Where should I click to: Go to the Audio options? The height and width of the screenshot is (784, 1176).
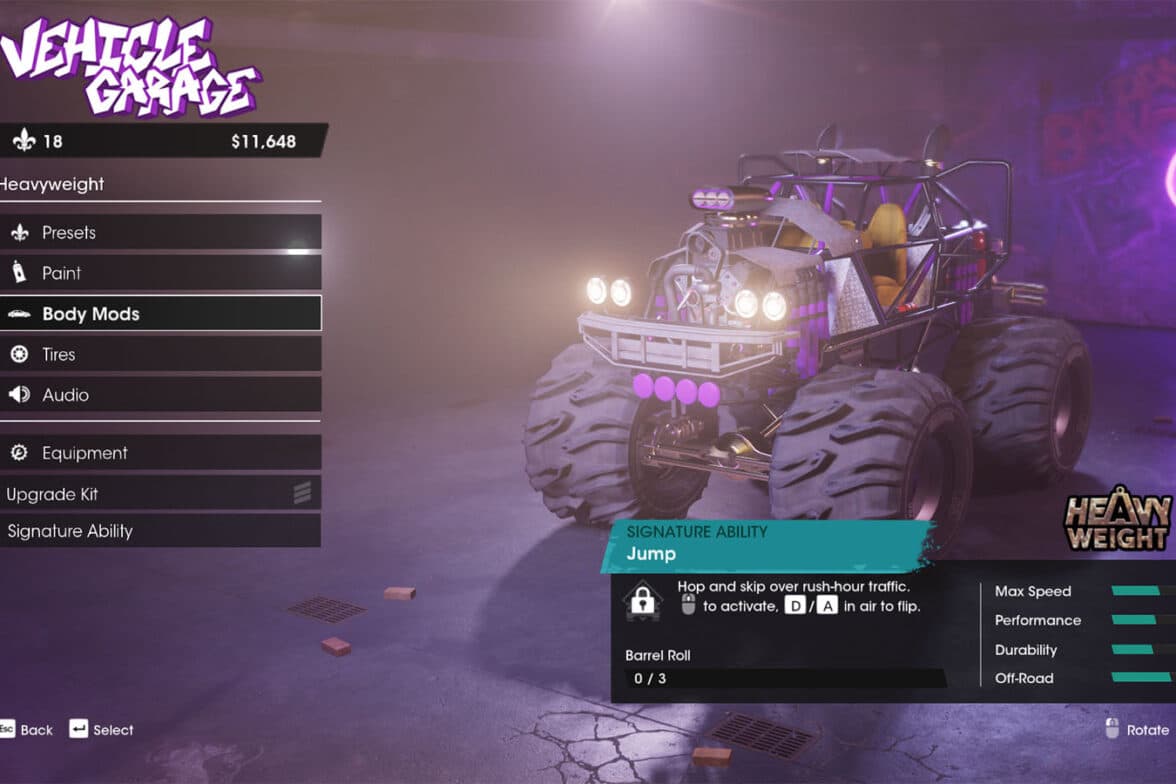(x=160, y=395)
